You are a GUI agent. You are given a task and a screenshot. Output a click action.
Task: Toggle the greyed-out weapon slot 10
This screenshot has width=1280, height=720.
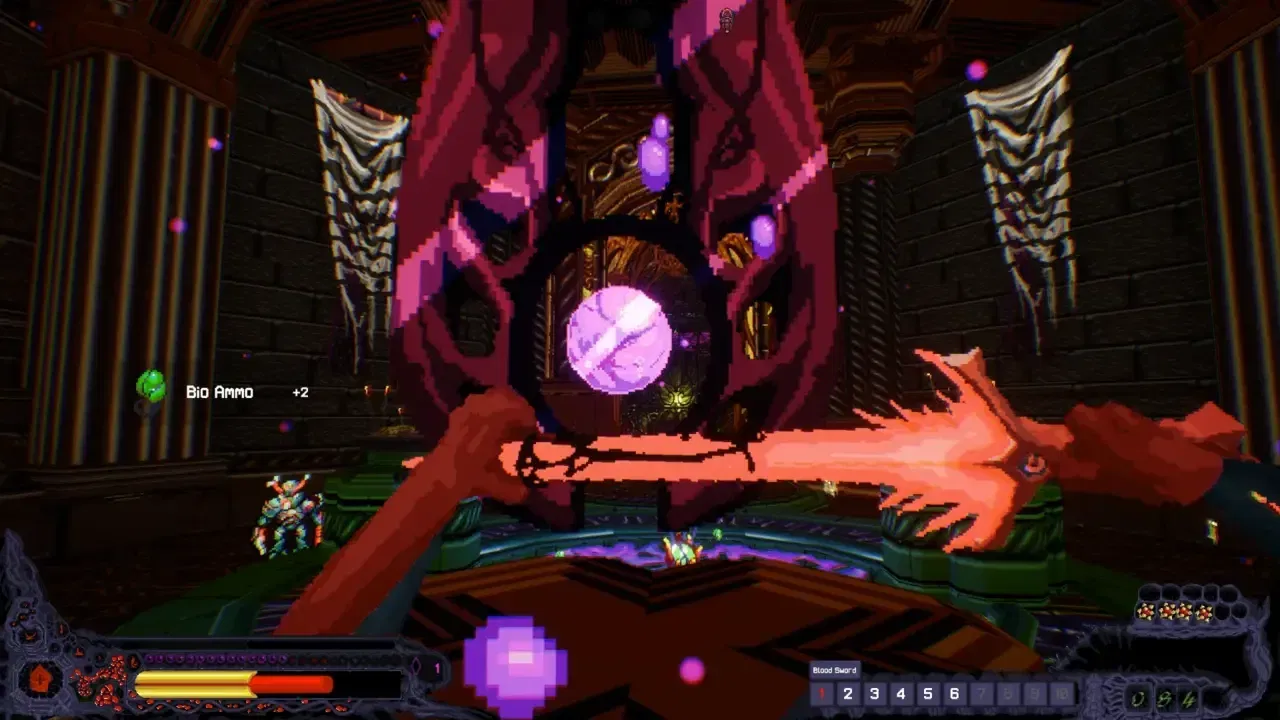click(x=1061, y=693)
